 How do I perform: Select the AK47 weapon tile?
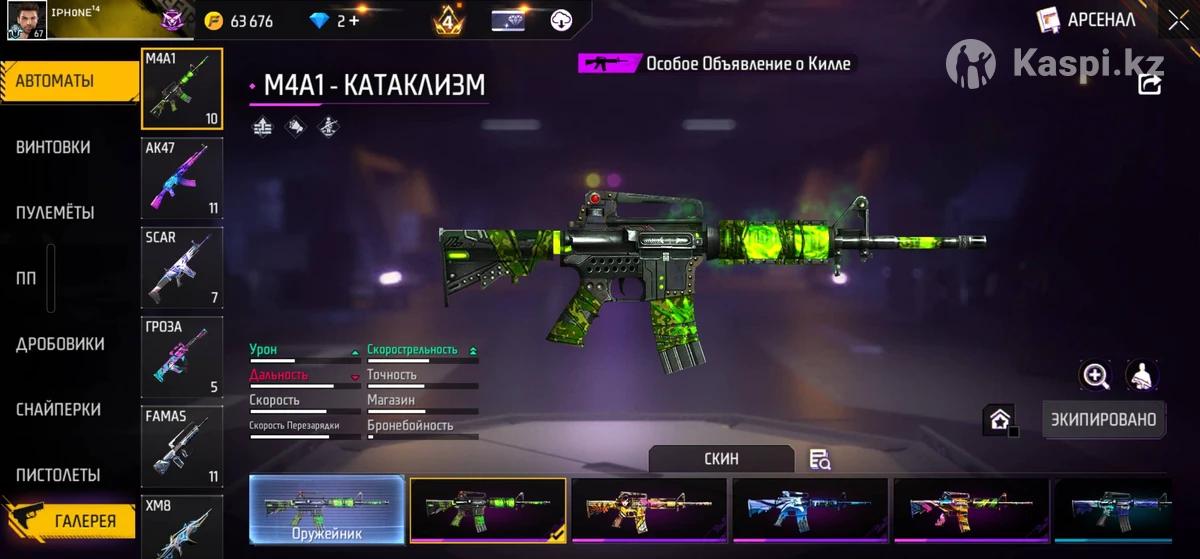182,178
